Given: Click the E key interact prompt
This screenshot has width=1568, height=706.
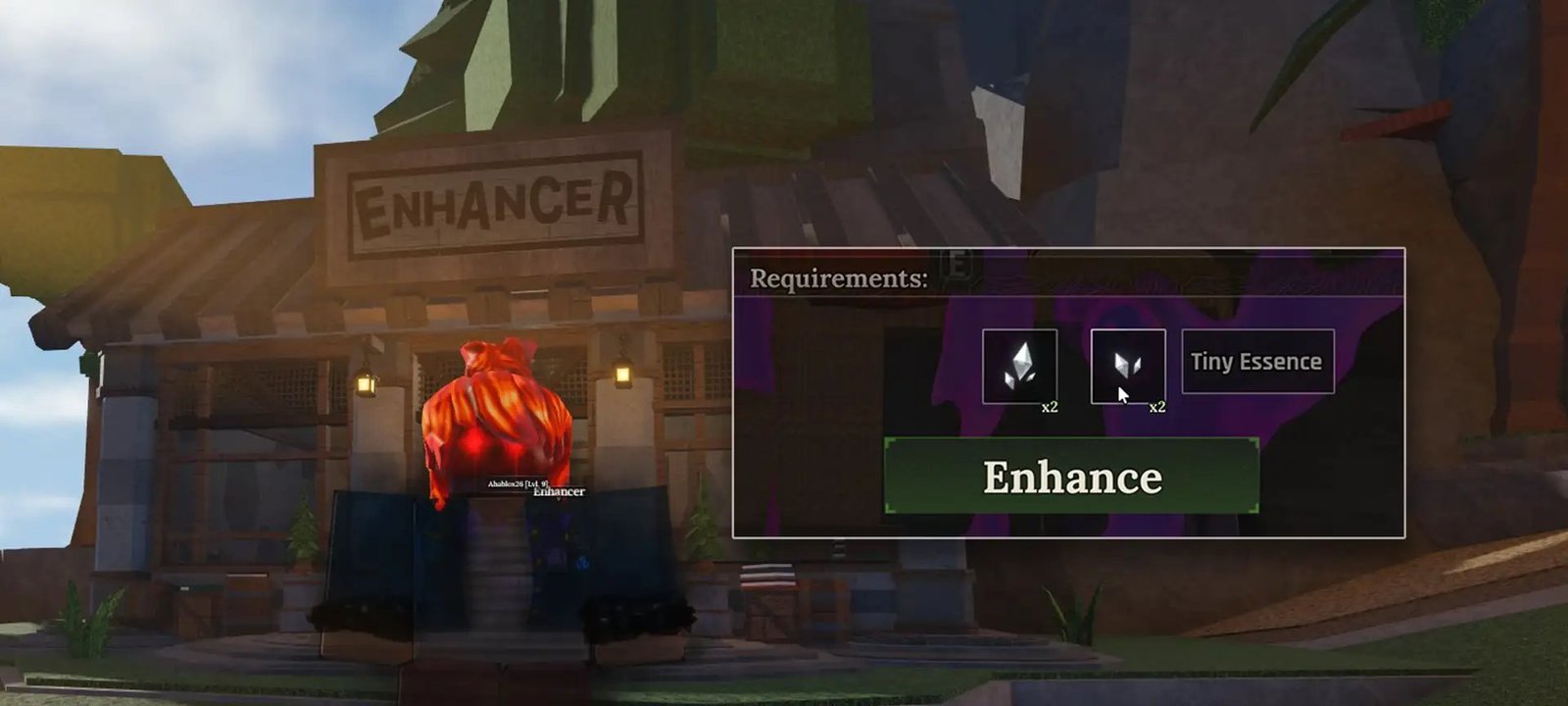Looking at the screenshot, I should click(x=955, y=265).
